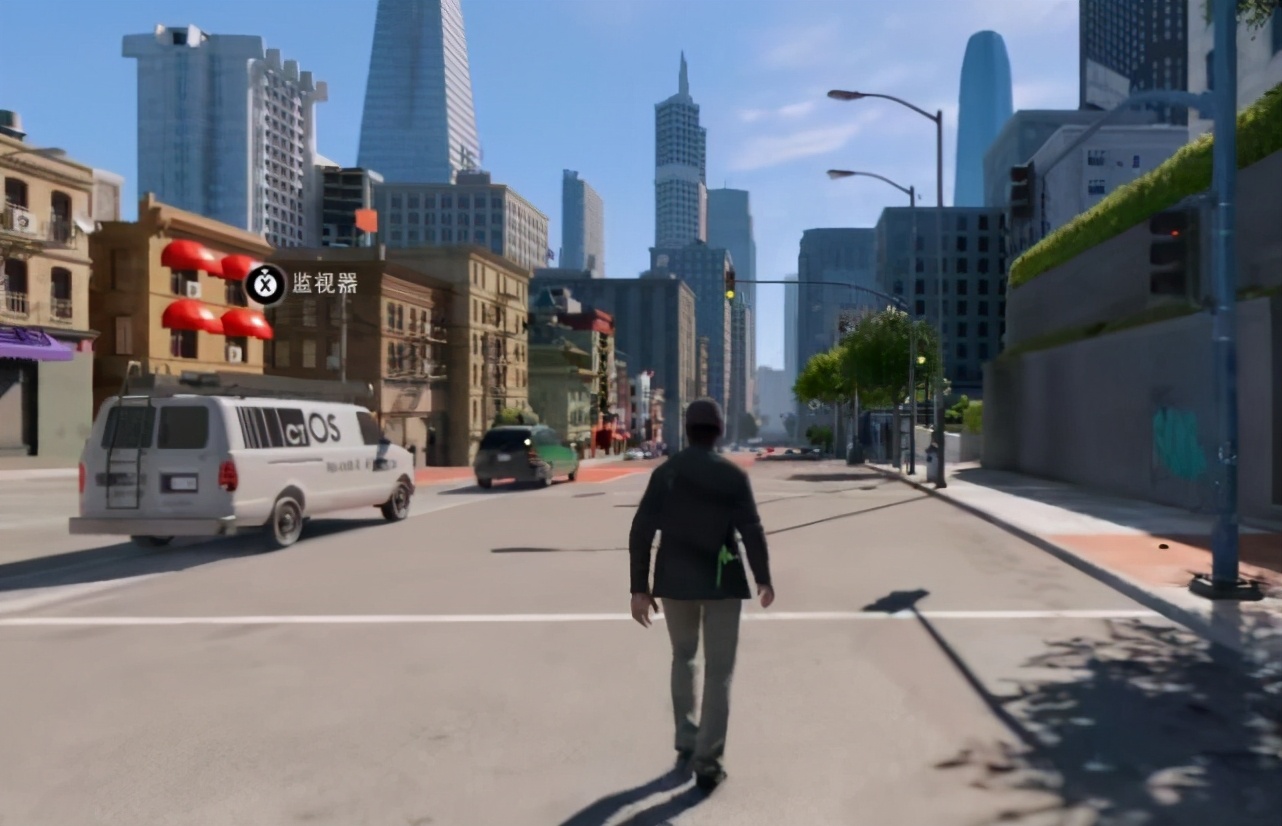
Task: Click the trash bin by the wall
Action: (x=932, y=462)
